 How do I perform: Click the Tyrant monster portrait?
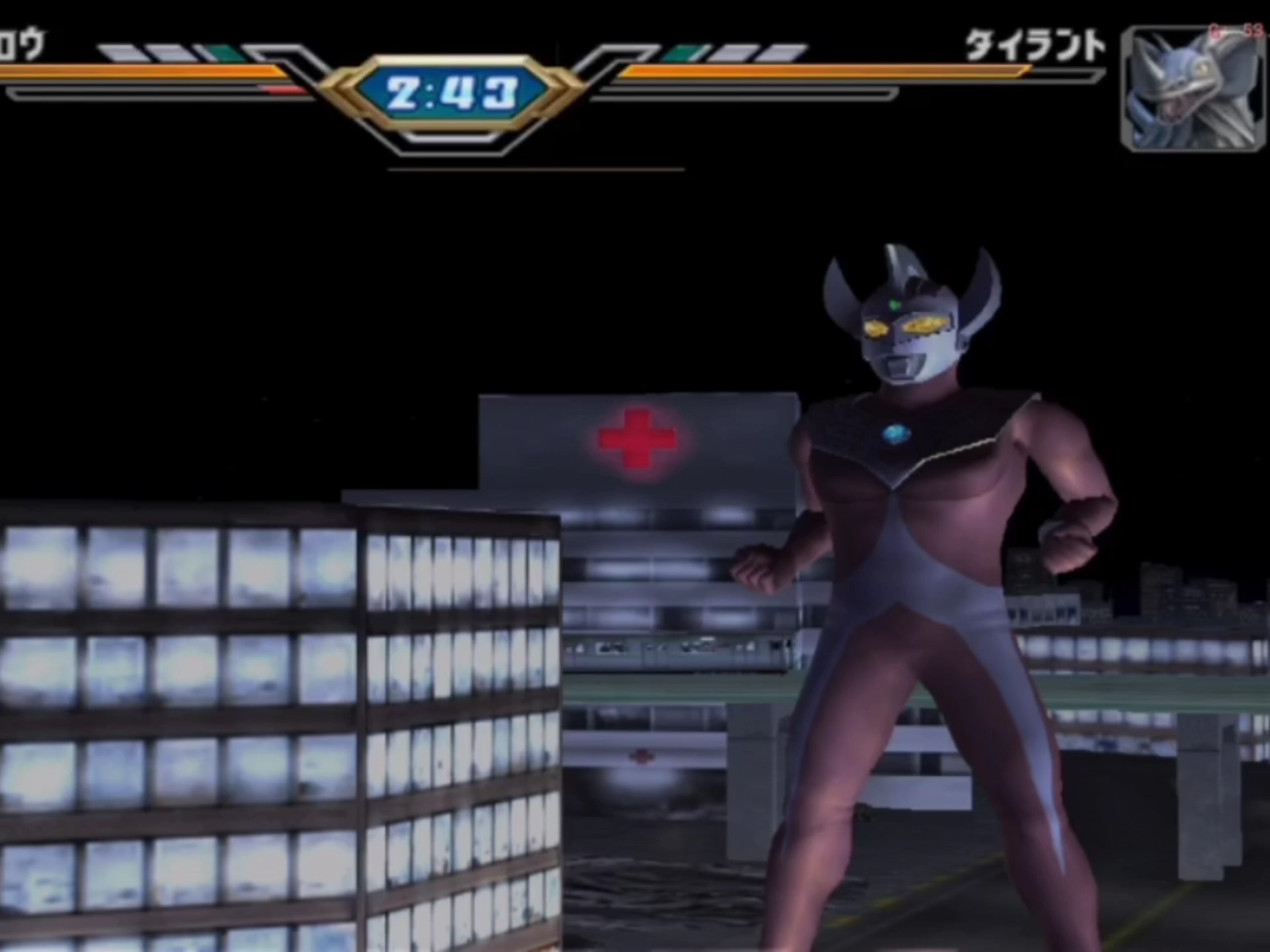tap(1193, 89)
